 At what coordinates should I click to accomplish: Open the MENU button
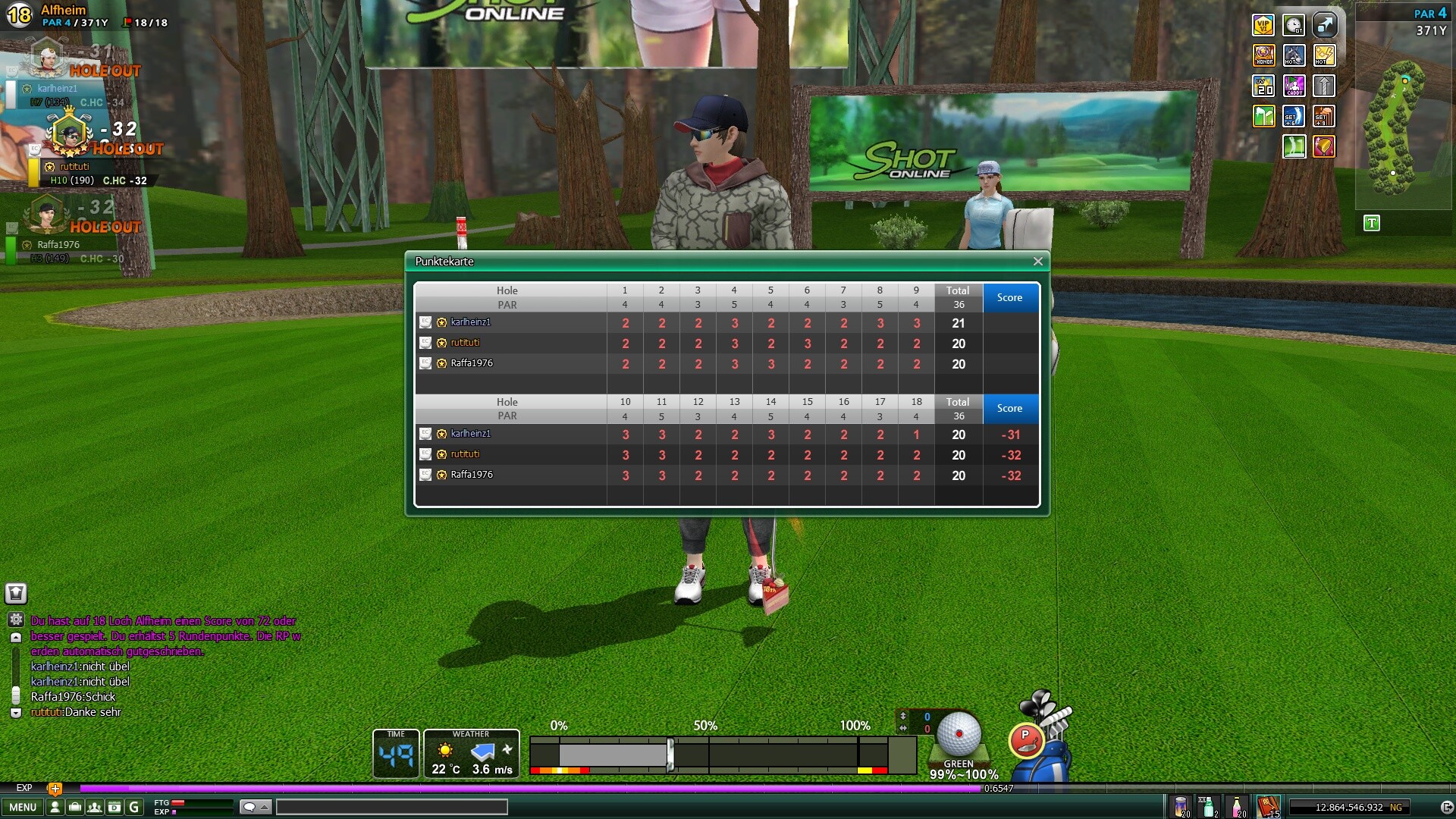coord(23,807)
